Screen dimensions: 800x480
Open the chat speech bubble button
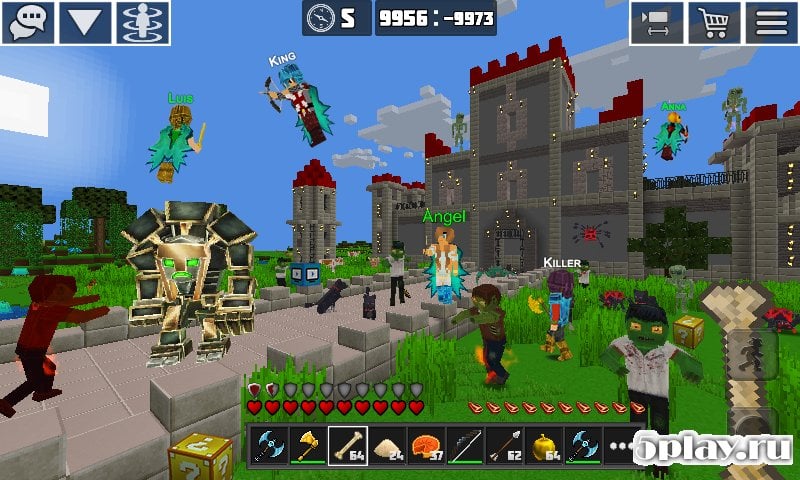coord(27,22)
